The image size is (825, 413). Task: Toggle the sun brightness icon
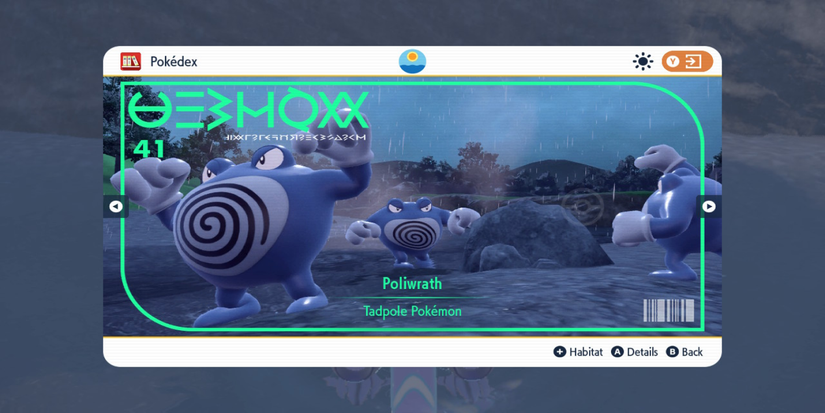(643, 62)
